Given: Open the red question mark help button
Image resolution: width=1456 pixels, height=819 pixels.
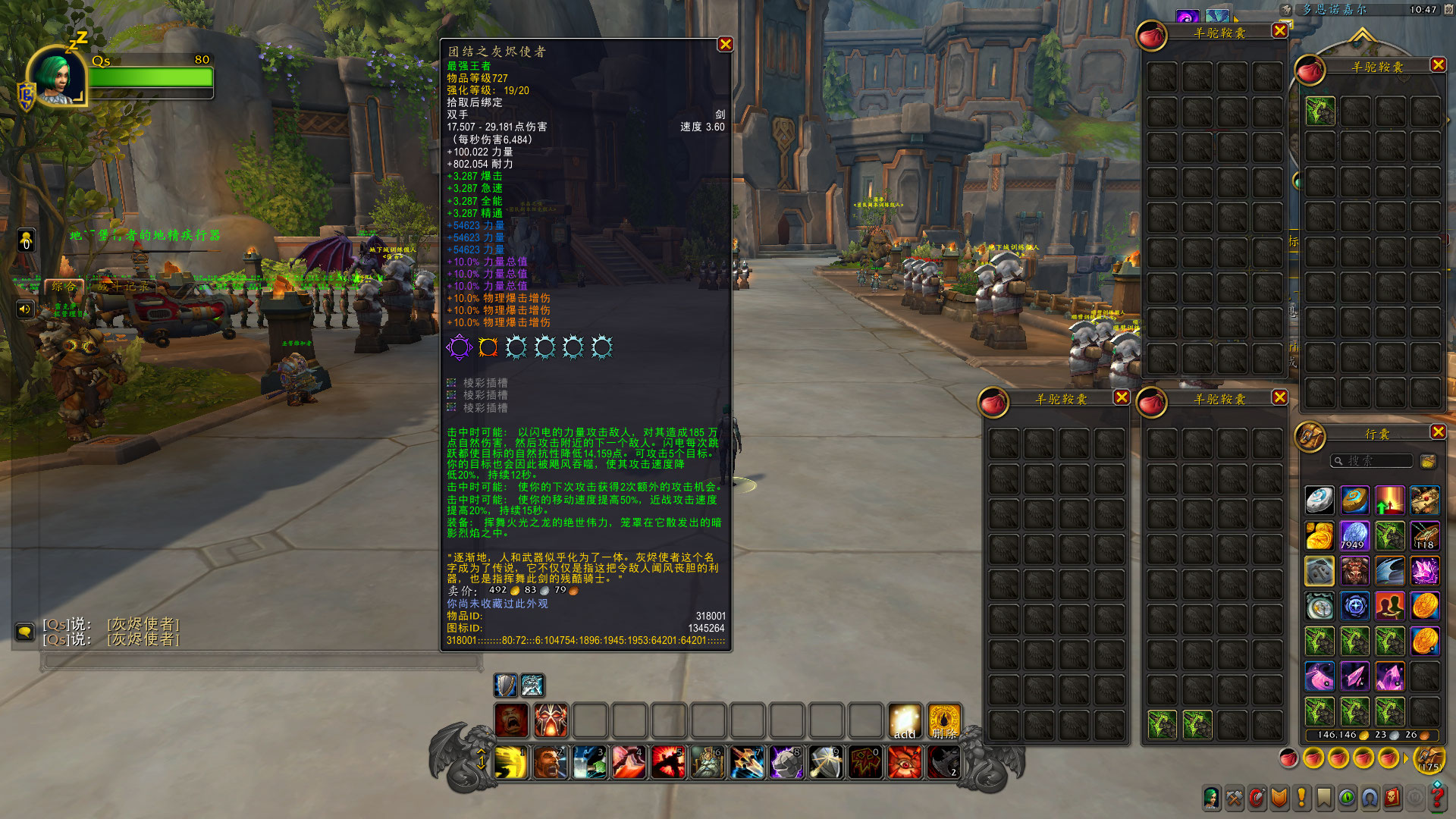Looking at the screenshot, I should tap(1437, 798).
